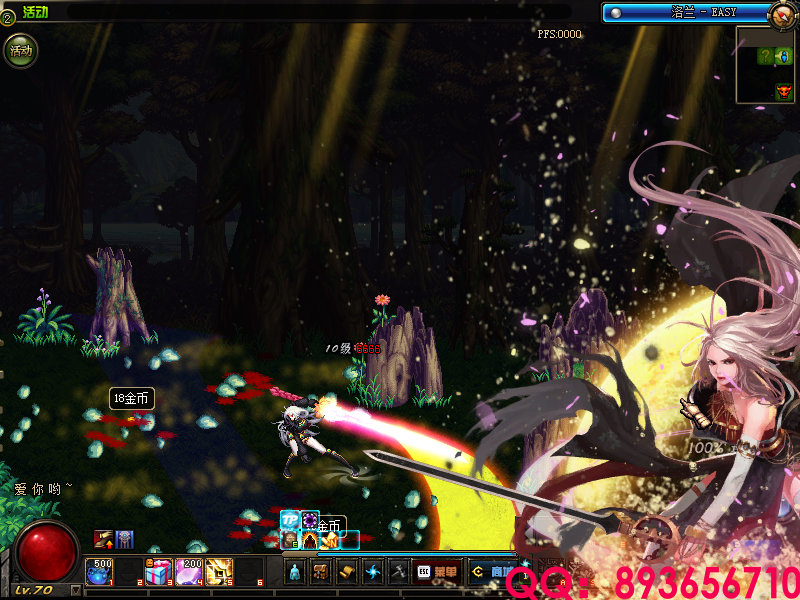Image resolution: width=800 pixels, height=600 pixels.
Task: Open the hammer icon menu
Action: click(398, 572)
